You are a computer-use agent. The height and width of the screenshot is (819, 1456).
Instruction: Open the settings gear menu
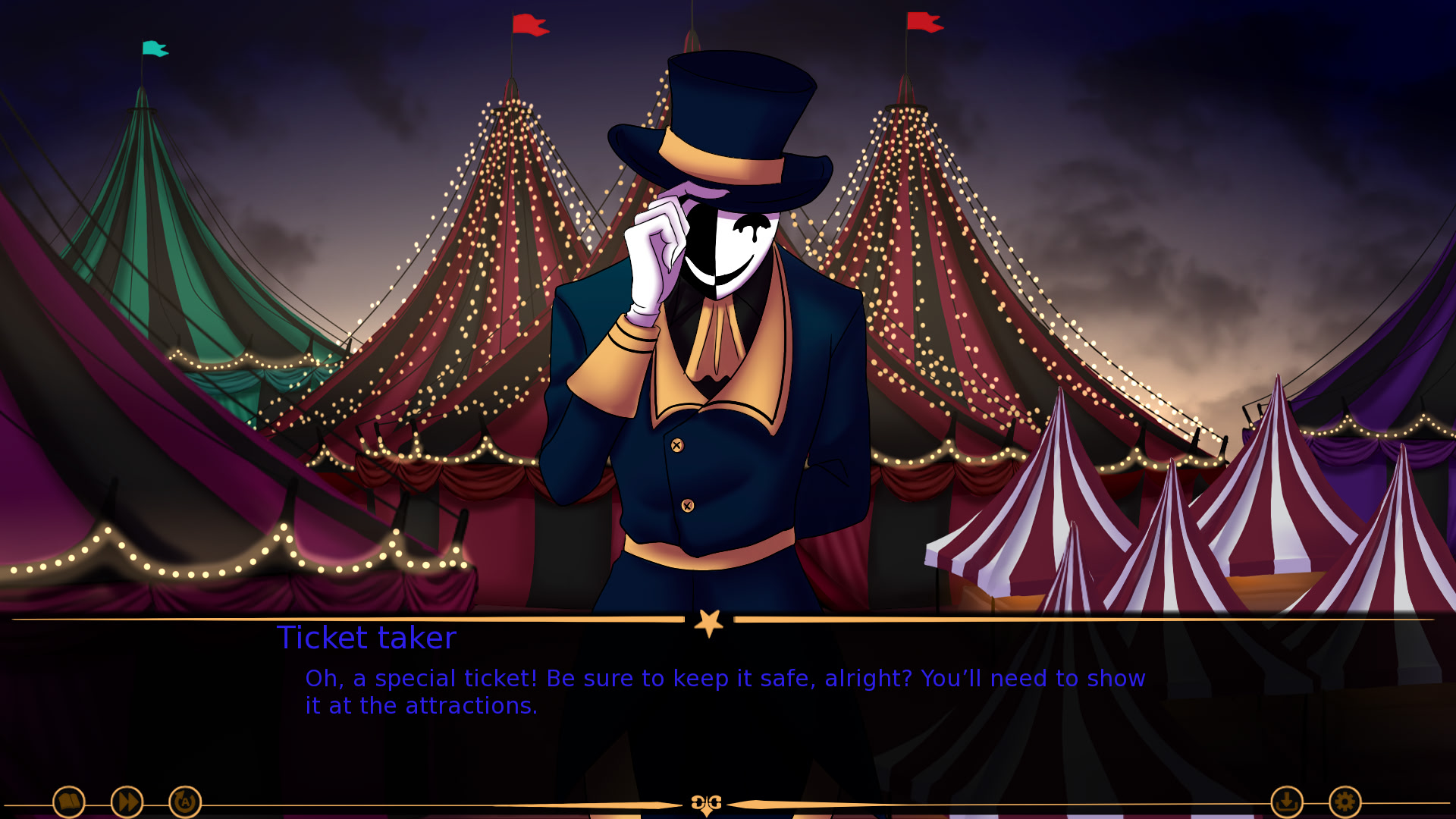coord(1345,802)
